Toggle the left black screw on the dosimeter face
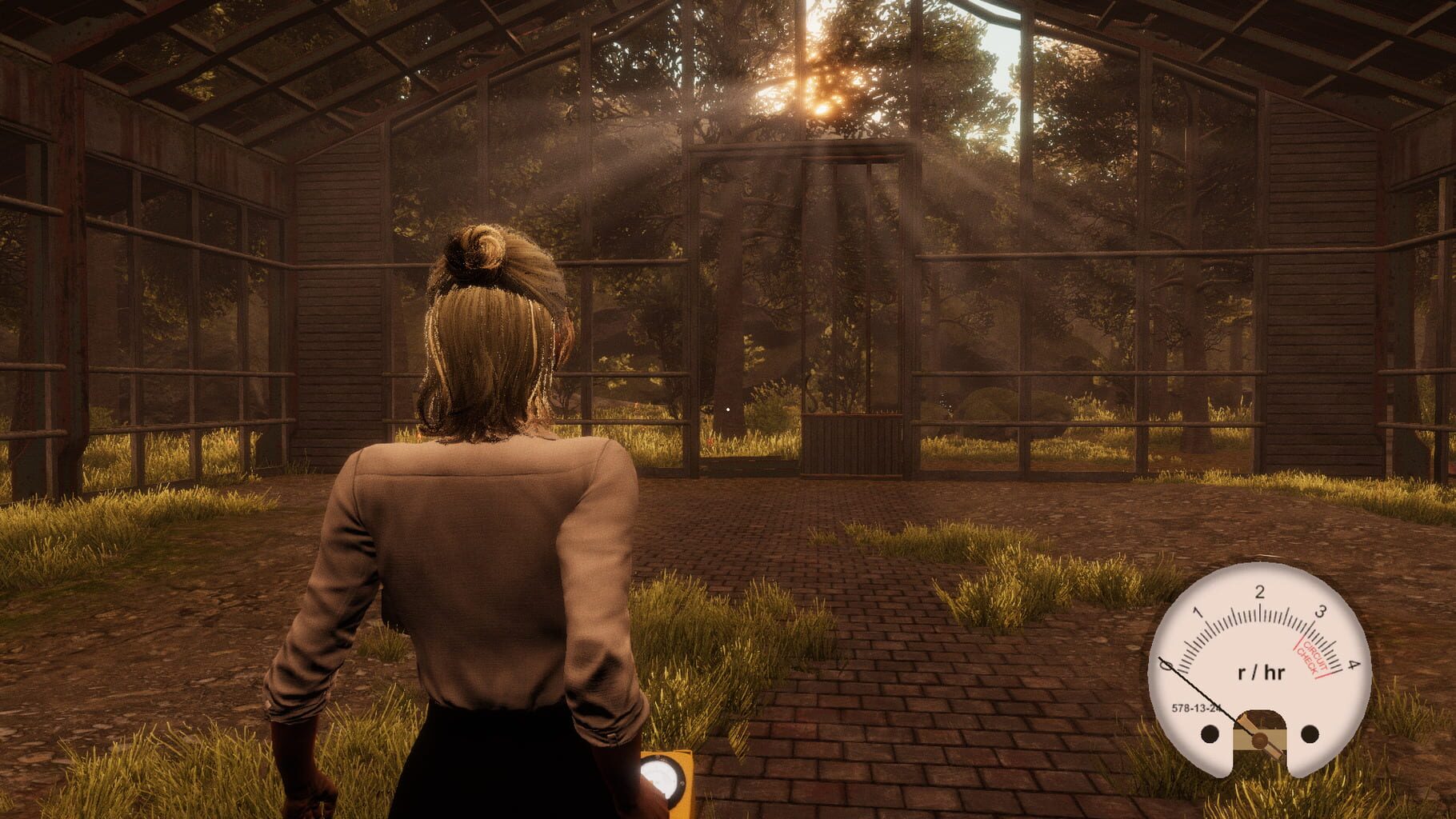Screen dimensions: 1456x819 pos(1208,734)
